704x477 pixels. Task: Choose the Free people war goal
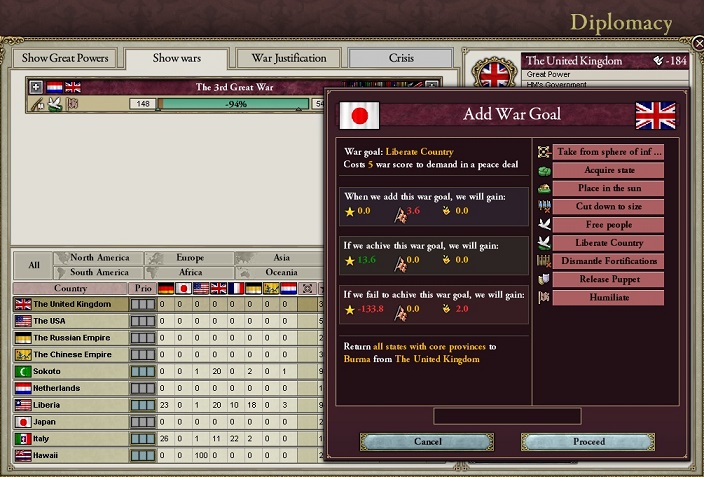[x=609, y=224]
